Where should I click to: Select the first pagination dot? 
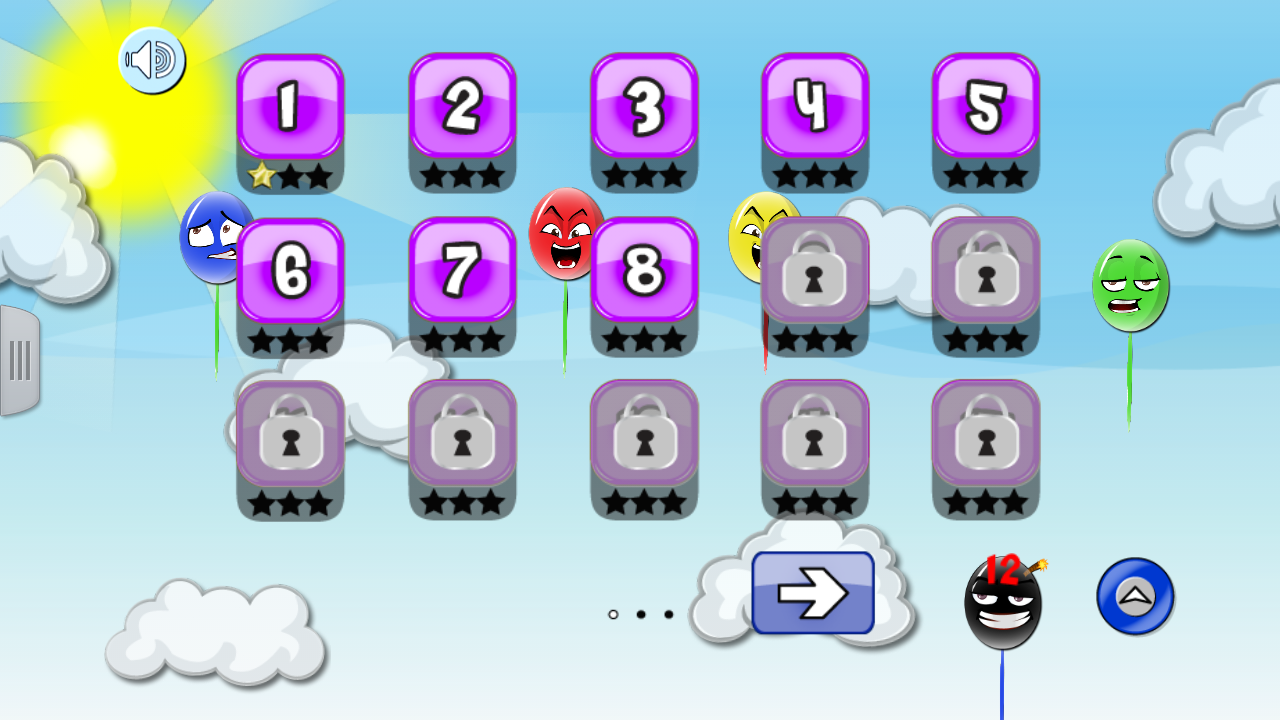click(612, 615)
